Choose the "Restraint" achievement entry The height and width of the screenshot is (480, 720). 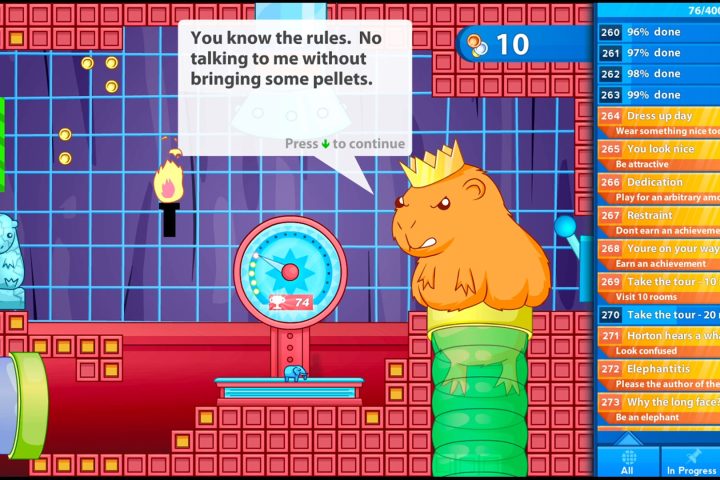point(658,221)
